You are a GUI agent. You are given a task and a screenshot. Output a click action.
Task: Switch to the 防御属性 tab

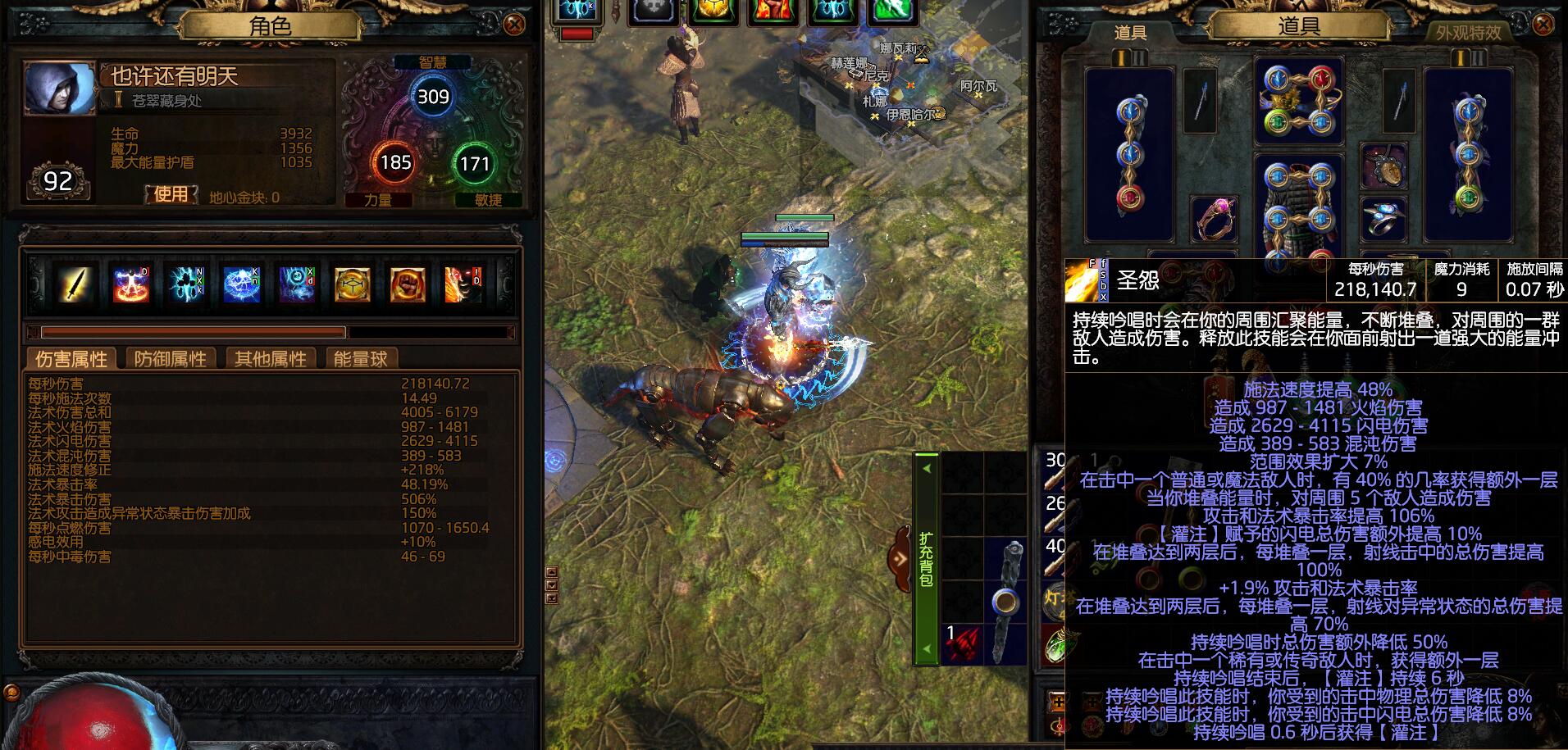click(171, 359)
